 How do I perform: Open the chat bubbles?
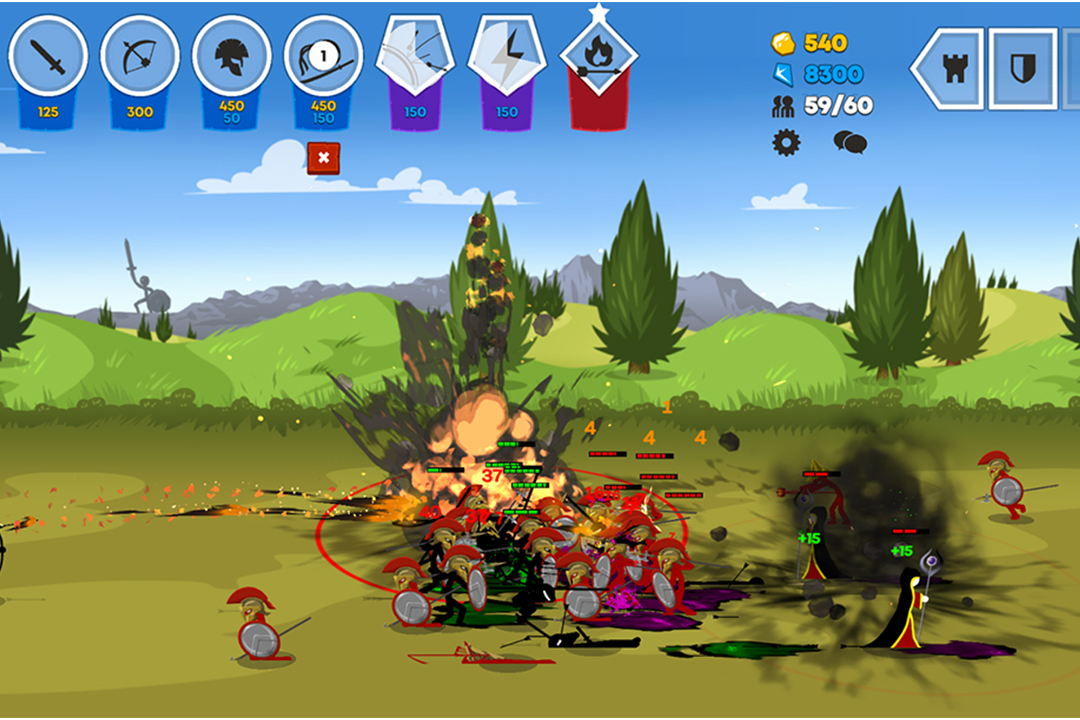pos(850,142)
